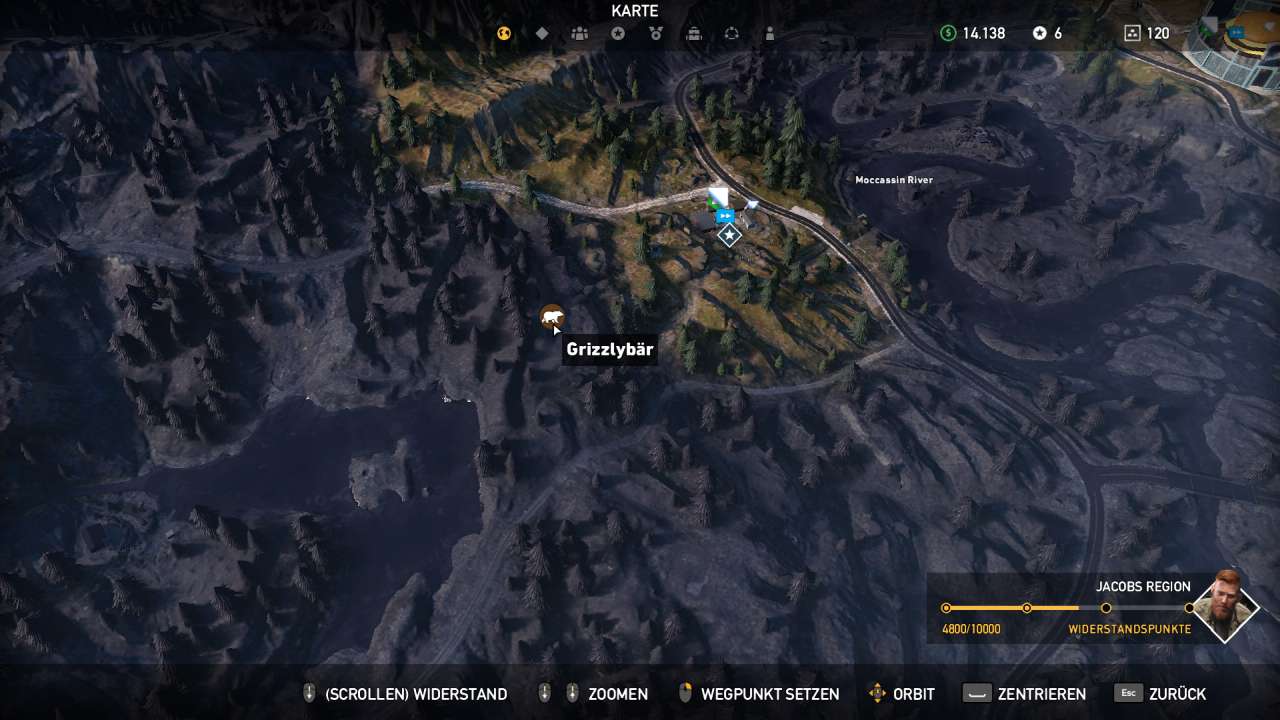Open the single person tab

(770, 33)
